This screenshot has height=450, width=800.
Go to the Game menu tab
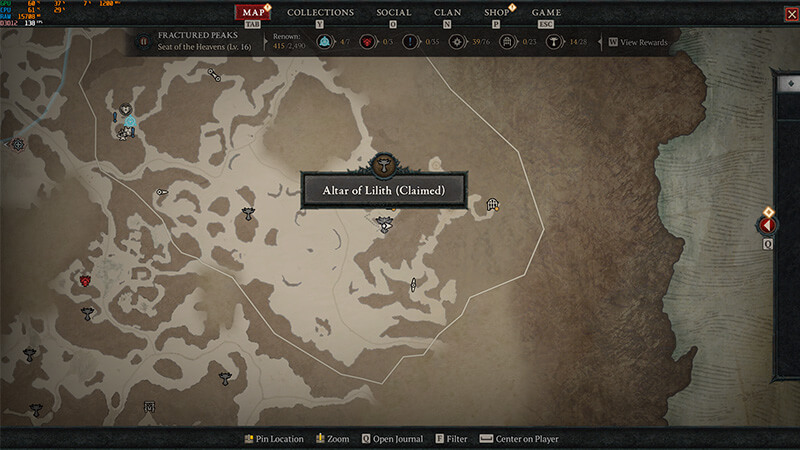546,13
